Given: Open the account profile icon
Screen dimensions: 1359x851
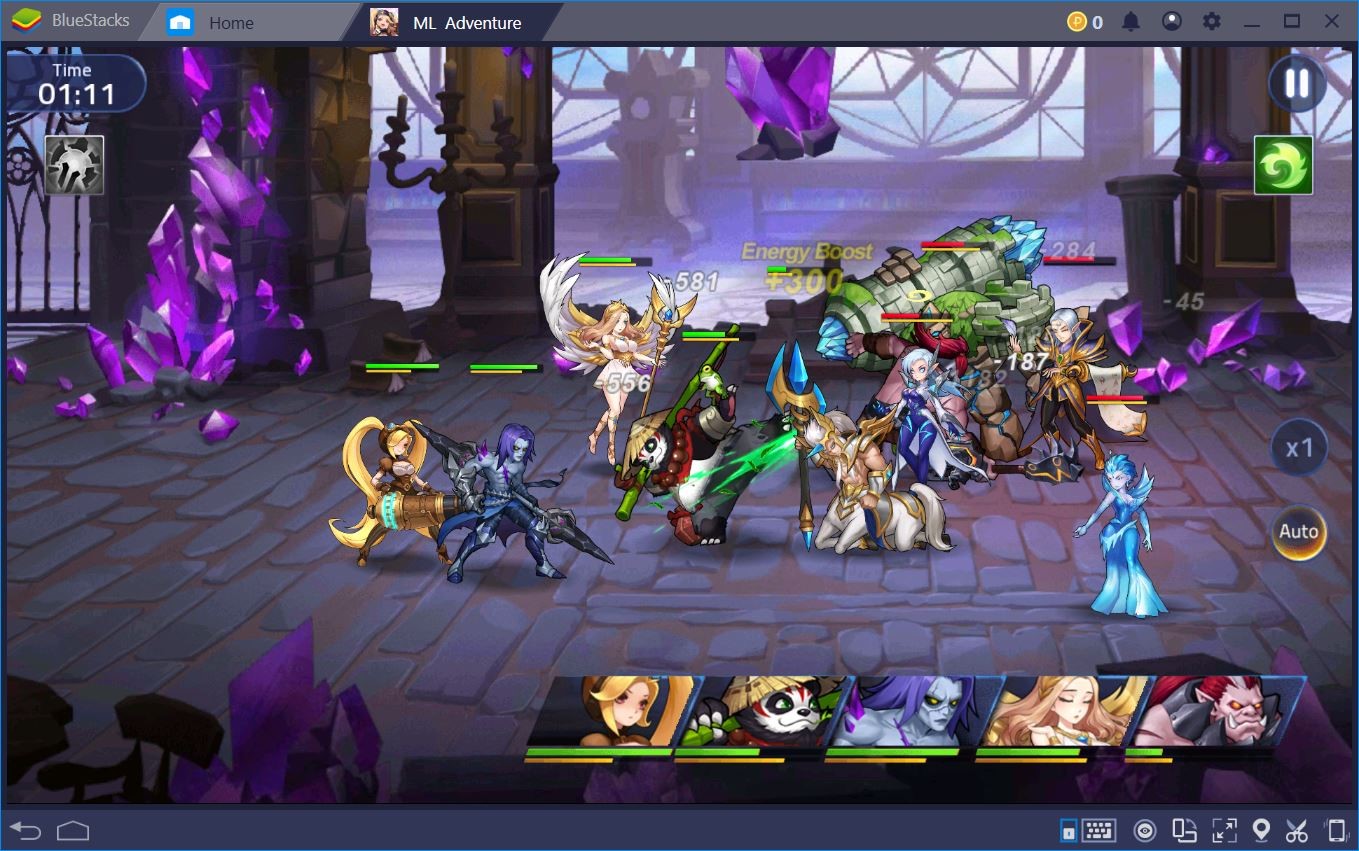Looking at the screenshot, I should click(1172, 20).
